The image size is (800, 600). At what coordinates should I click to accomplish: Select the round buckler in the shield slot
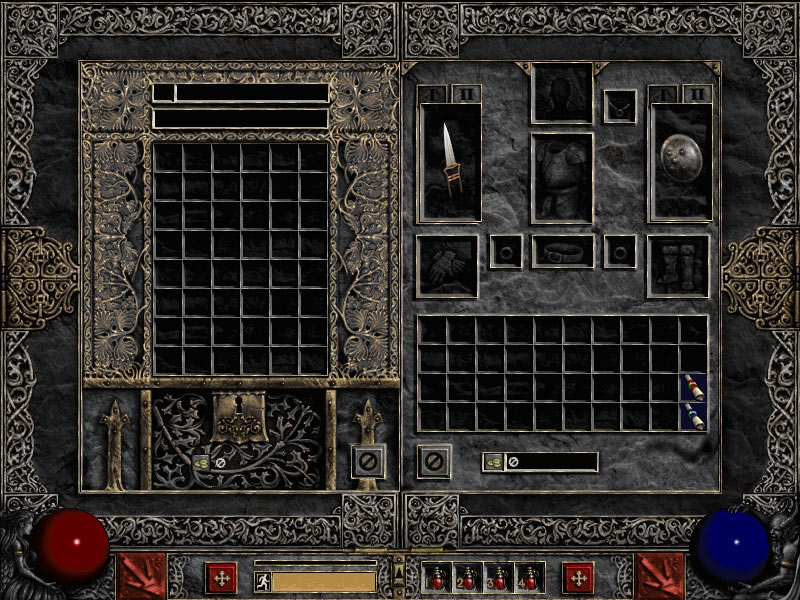tap(681, 161)
